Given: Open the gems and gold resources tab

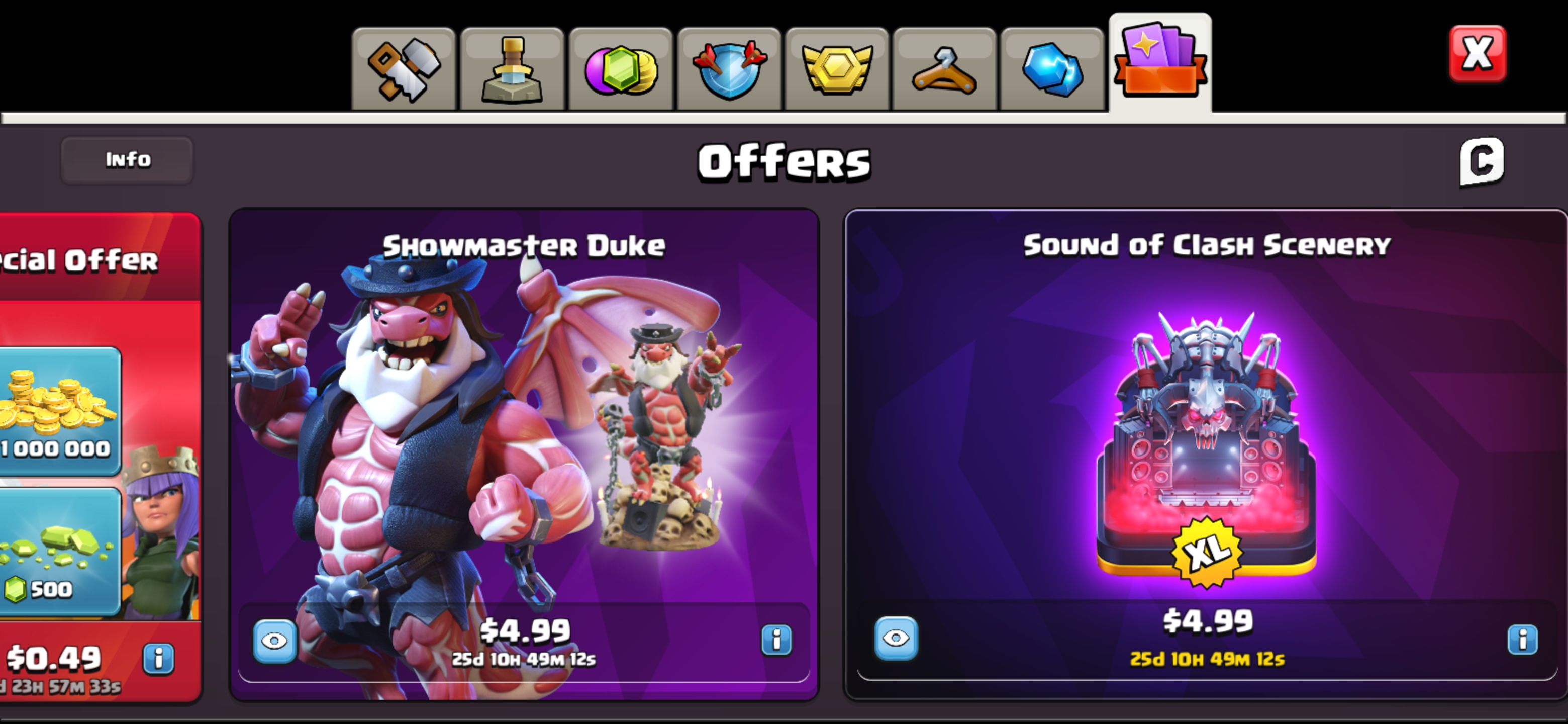Looking at the screenshot, I should click(x=620, y=69).
